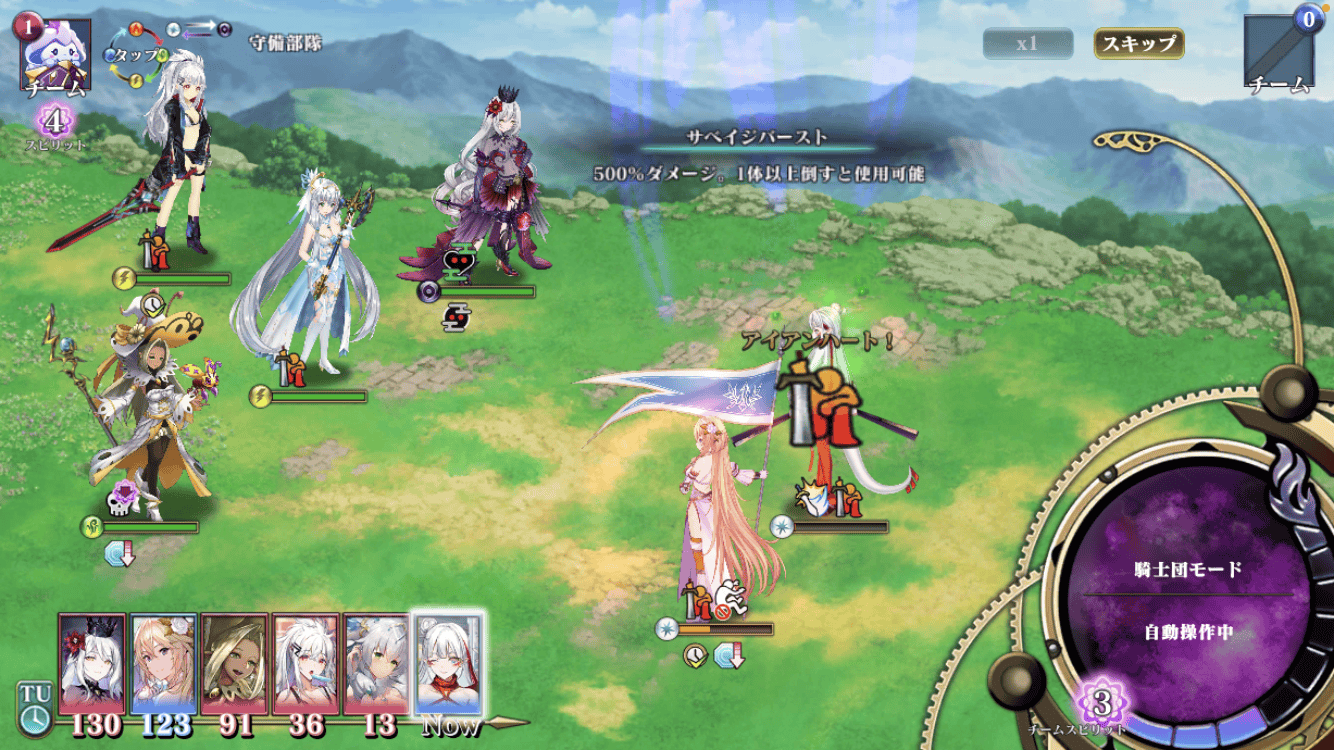Select the turn portrait with TU 13
The image size is (1334, 750).
(x=376, y=663)
